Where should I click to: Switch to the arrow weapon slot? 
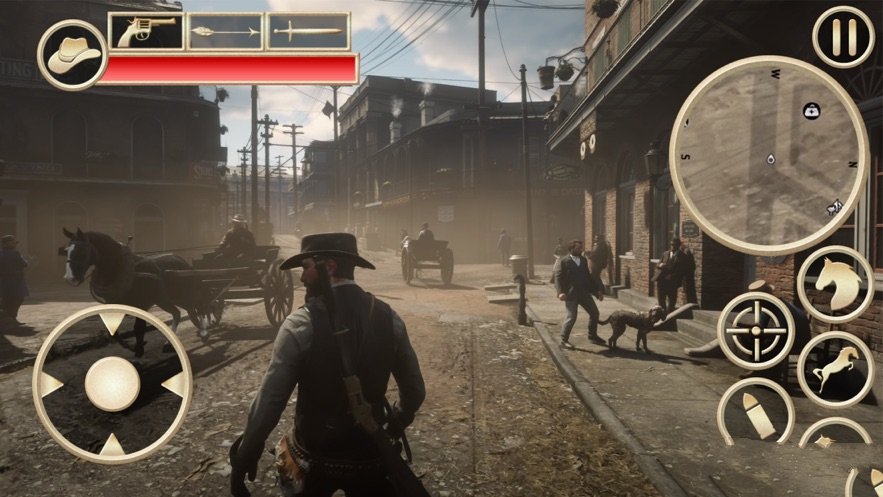point(225,32)
